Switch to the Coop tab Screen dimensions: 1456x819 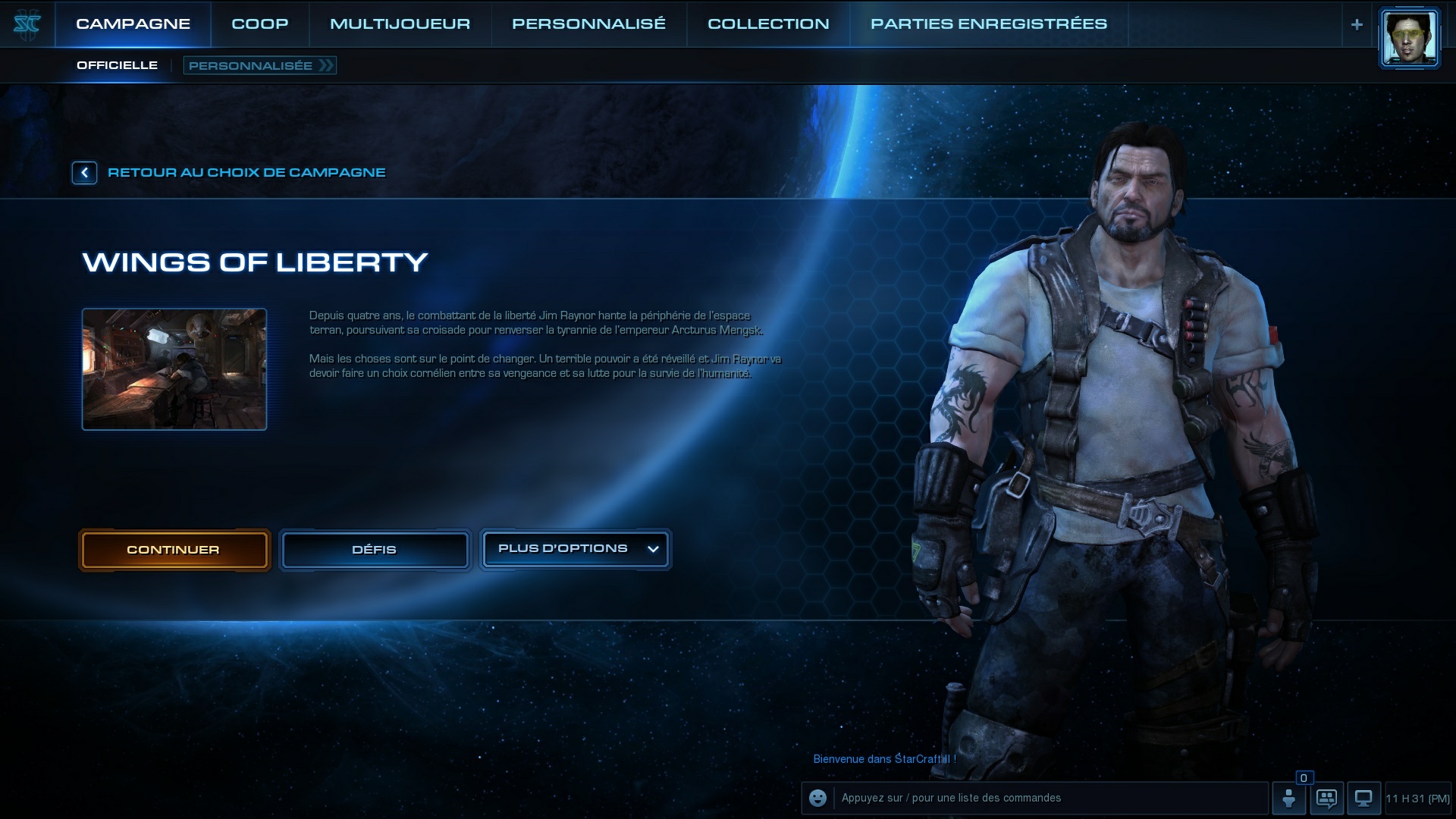coord(259,24)
